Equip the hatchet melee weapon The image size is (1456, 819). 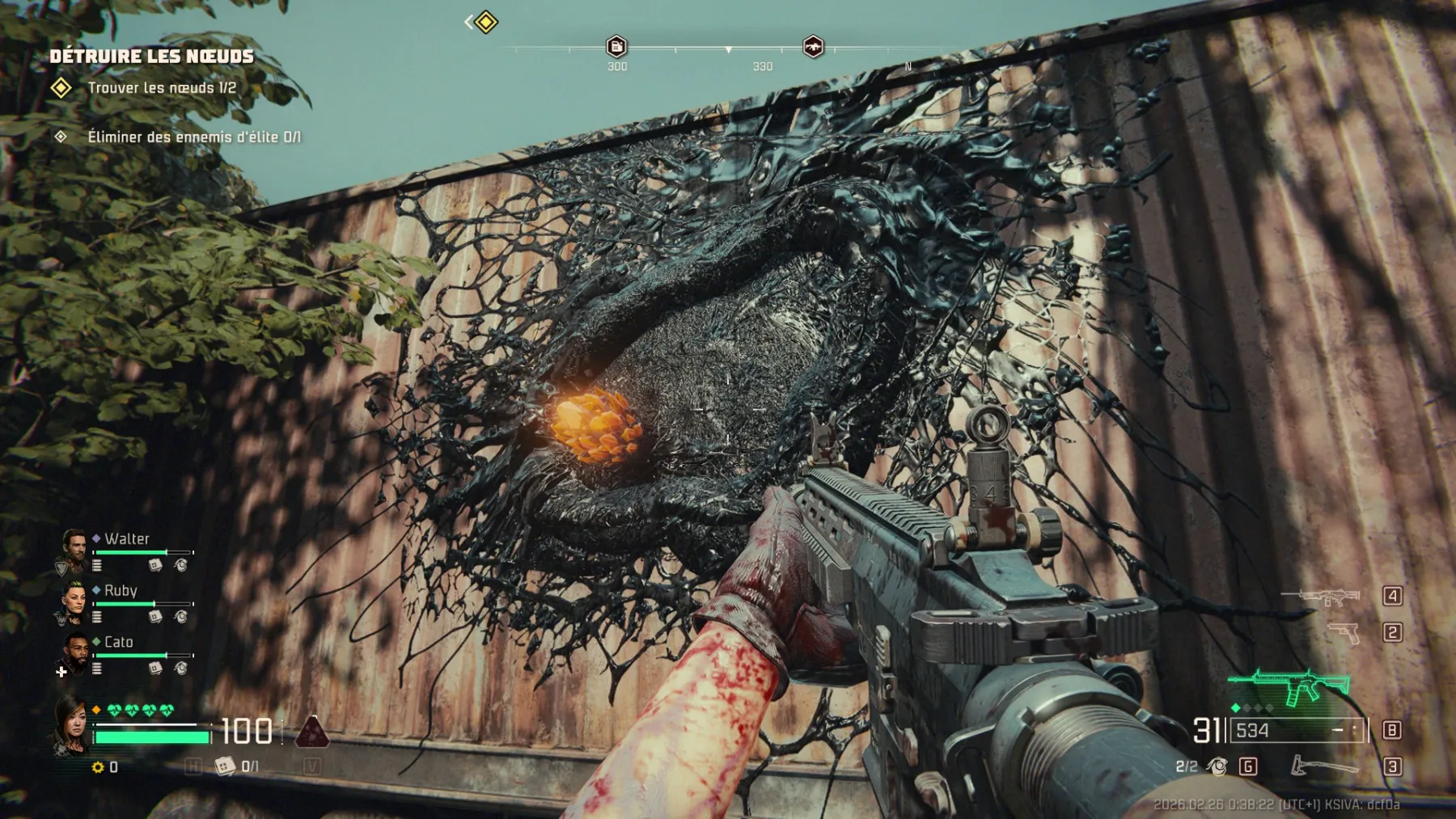[x=1324, y=766]
